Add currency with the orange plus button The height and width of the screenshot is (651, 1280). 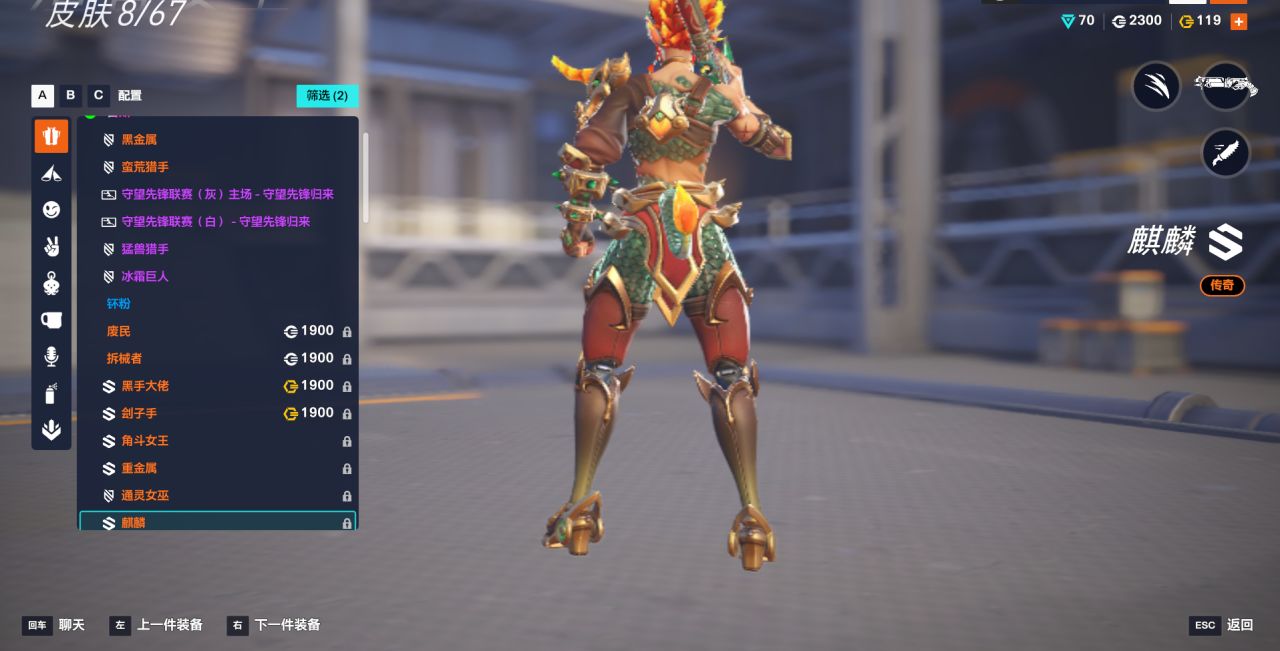(1238, 21)
